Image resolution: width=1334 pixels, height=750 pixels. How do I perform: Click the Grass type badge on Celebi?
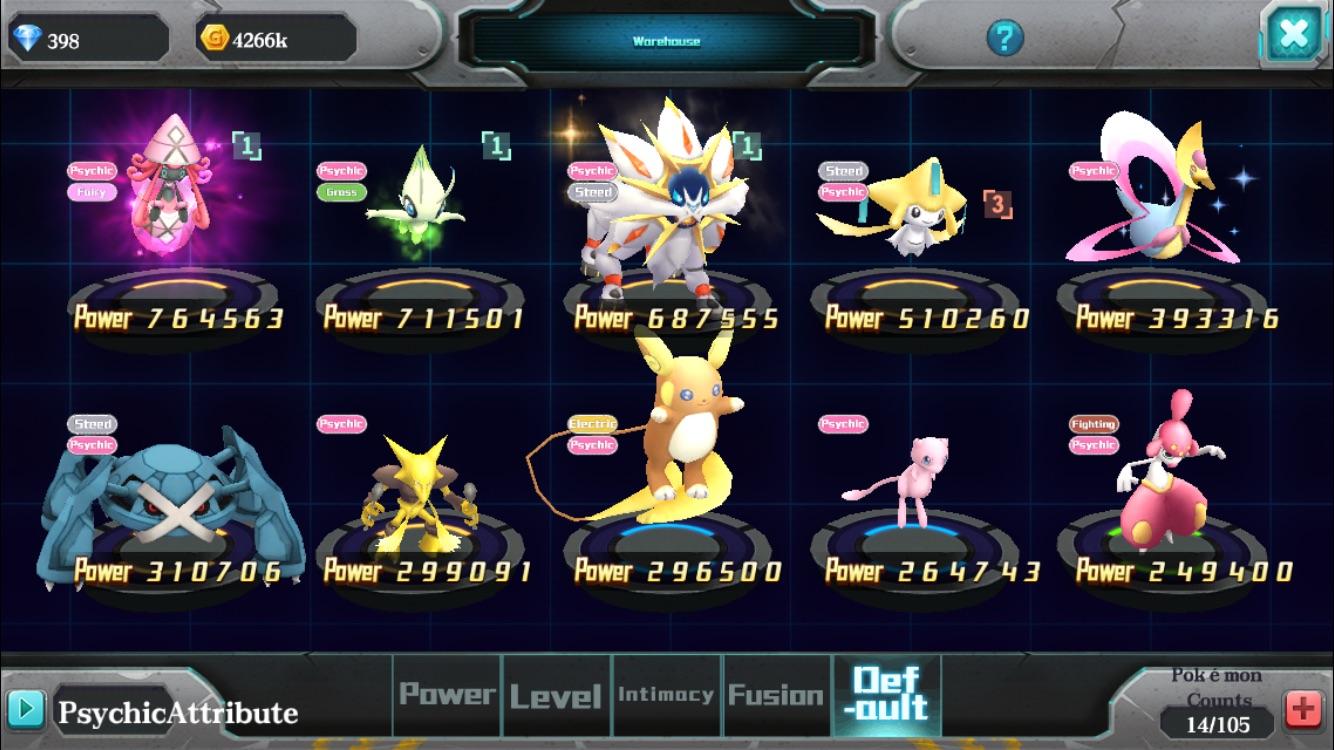[342, 190]
